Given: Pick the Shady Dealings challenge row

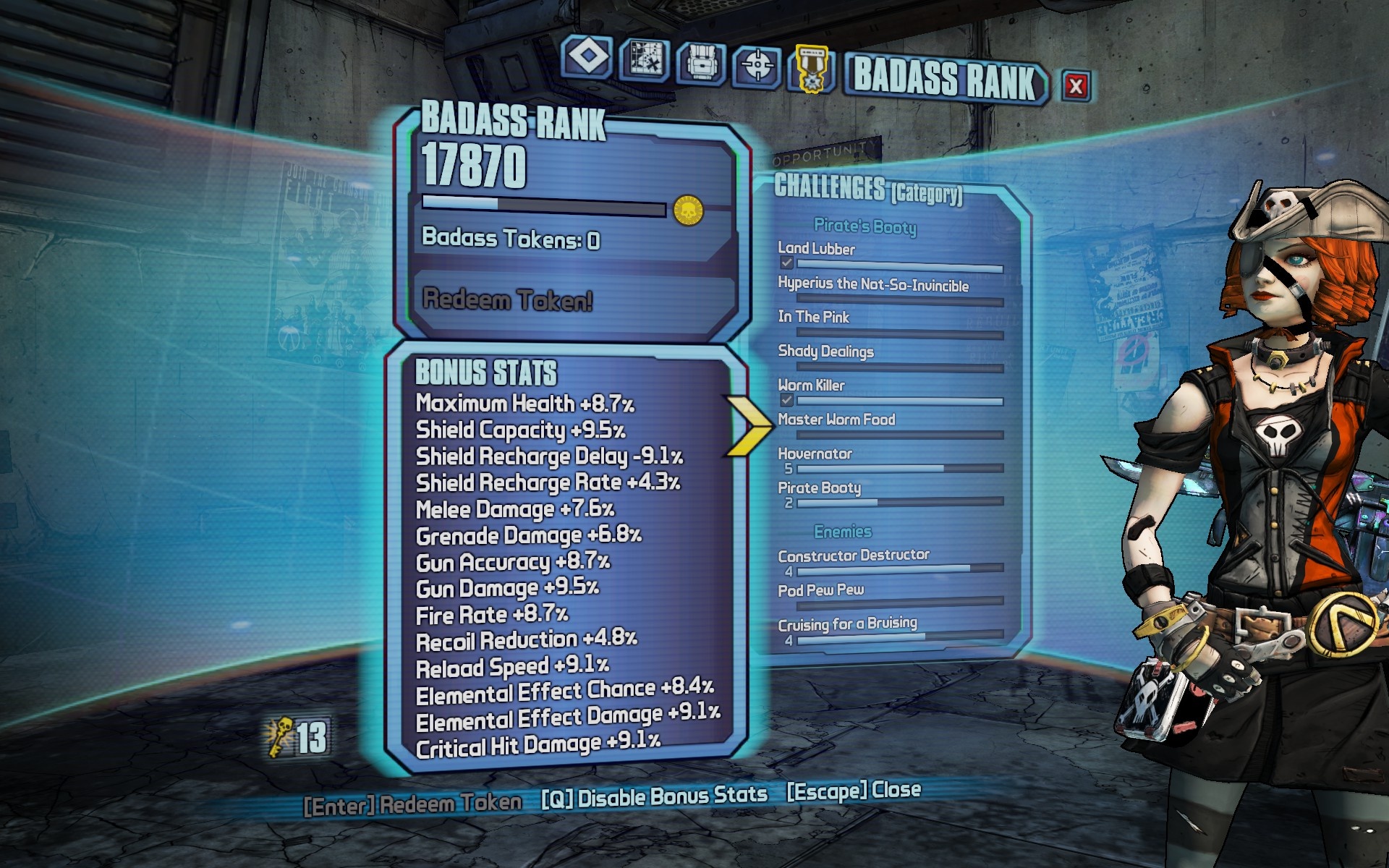Looking at the screenshot, I should click(825, 352).
